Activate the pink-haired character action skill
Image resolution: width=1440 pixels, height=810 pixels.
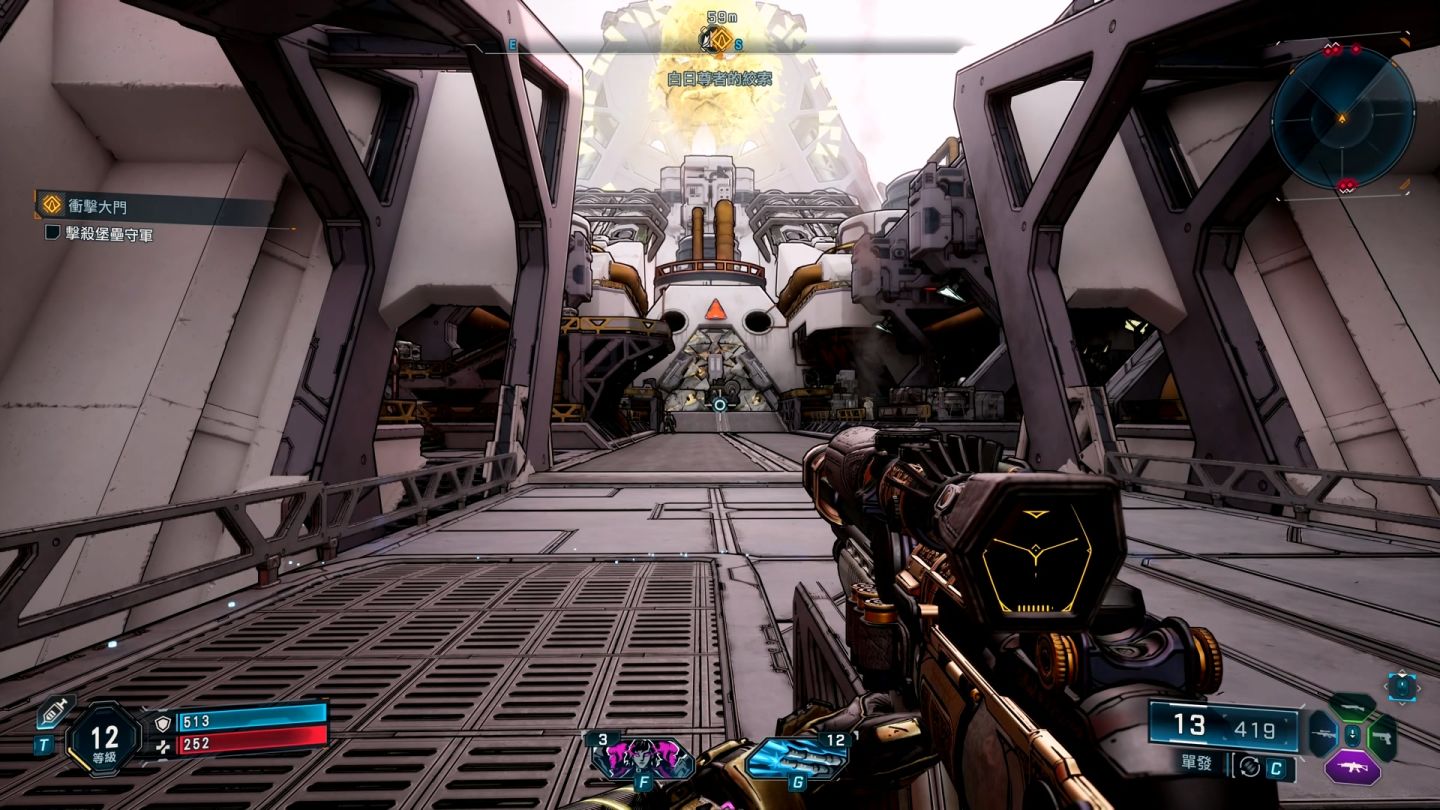pos(641,757)
